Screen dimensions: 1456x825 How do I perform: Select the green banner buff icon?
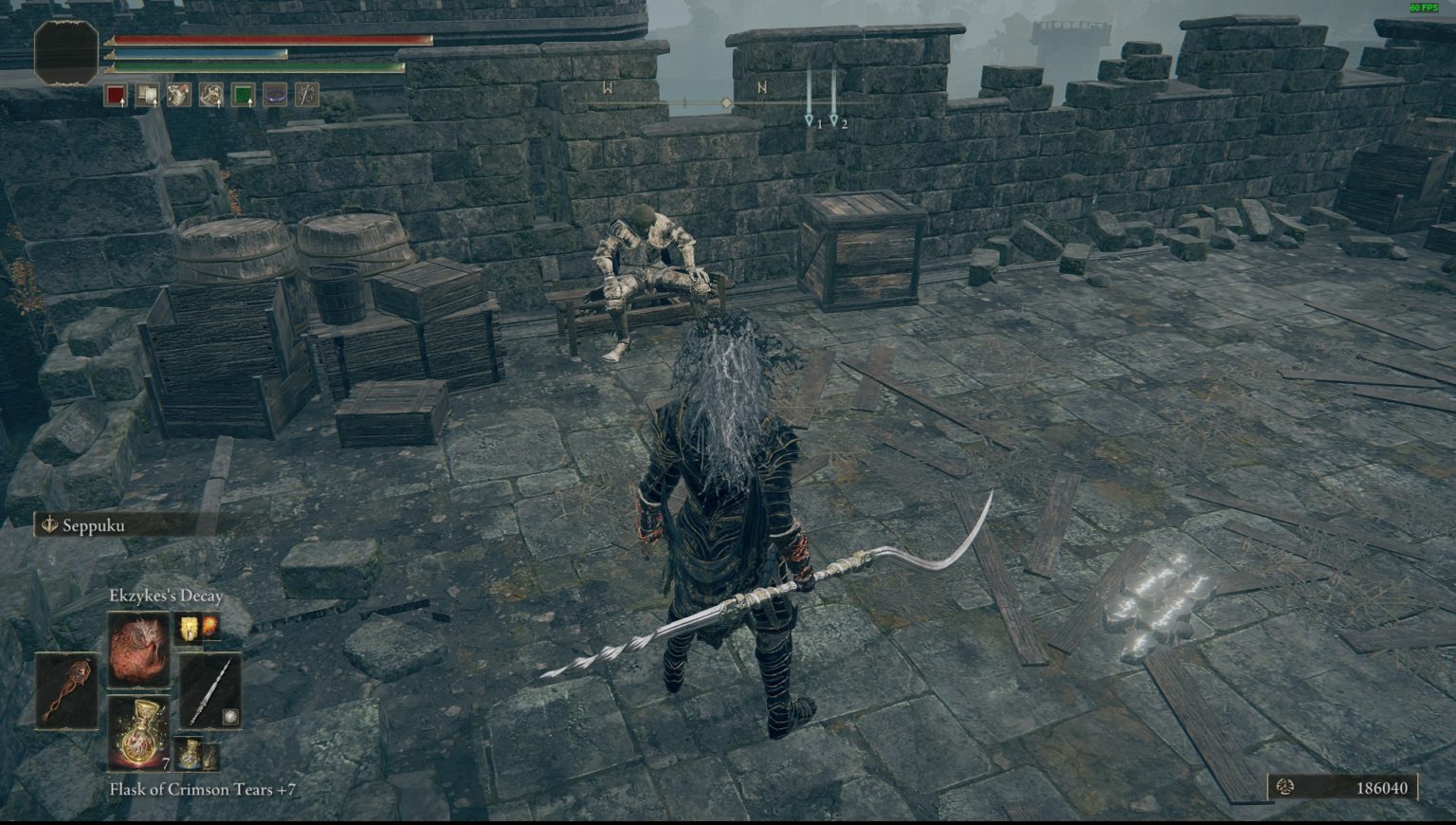tap(243, 95)
